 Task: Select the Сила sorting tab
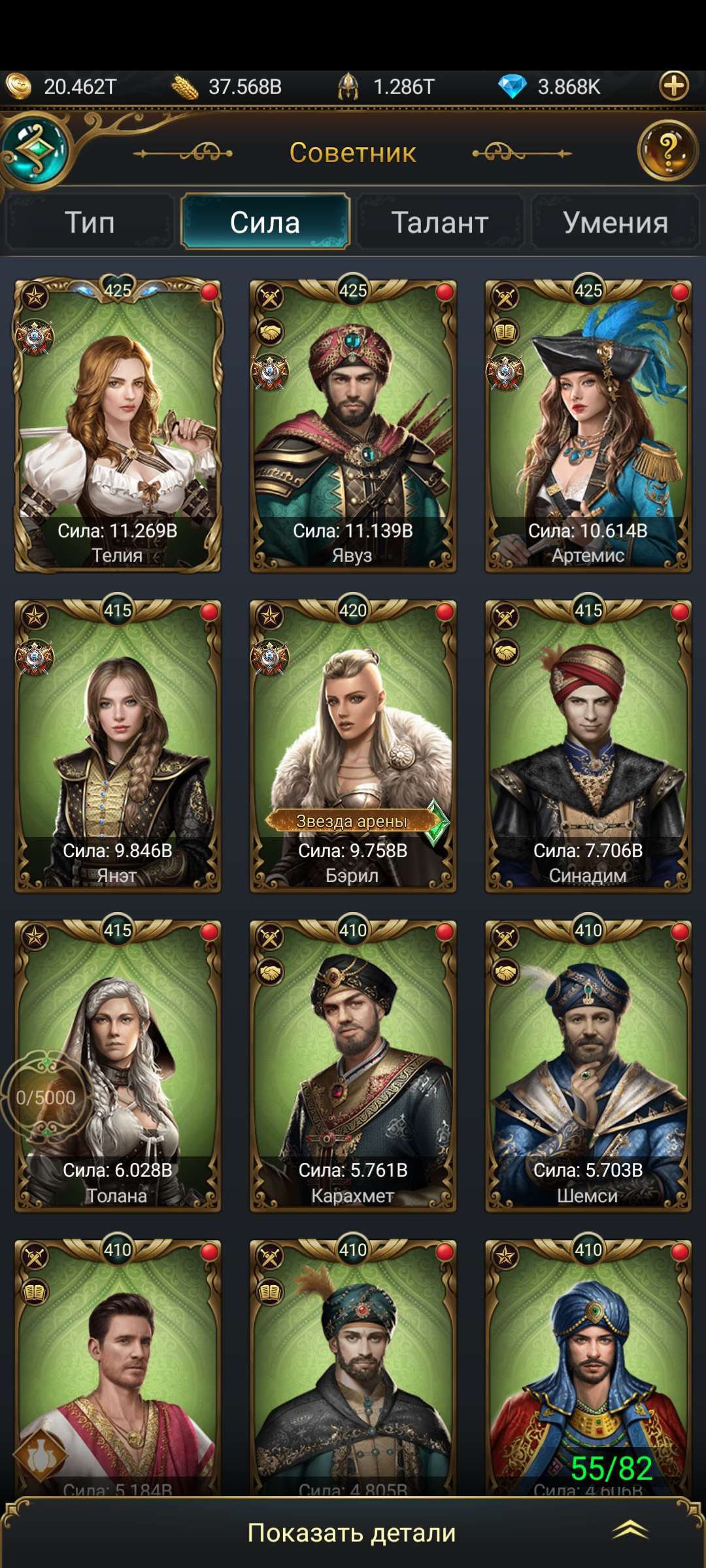tap(265, 223)
